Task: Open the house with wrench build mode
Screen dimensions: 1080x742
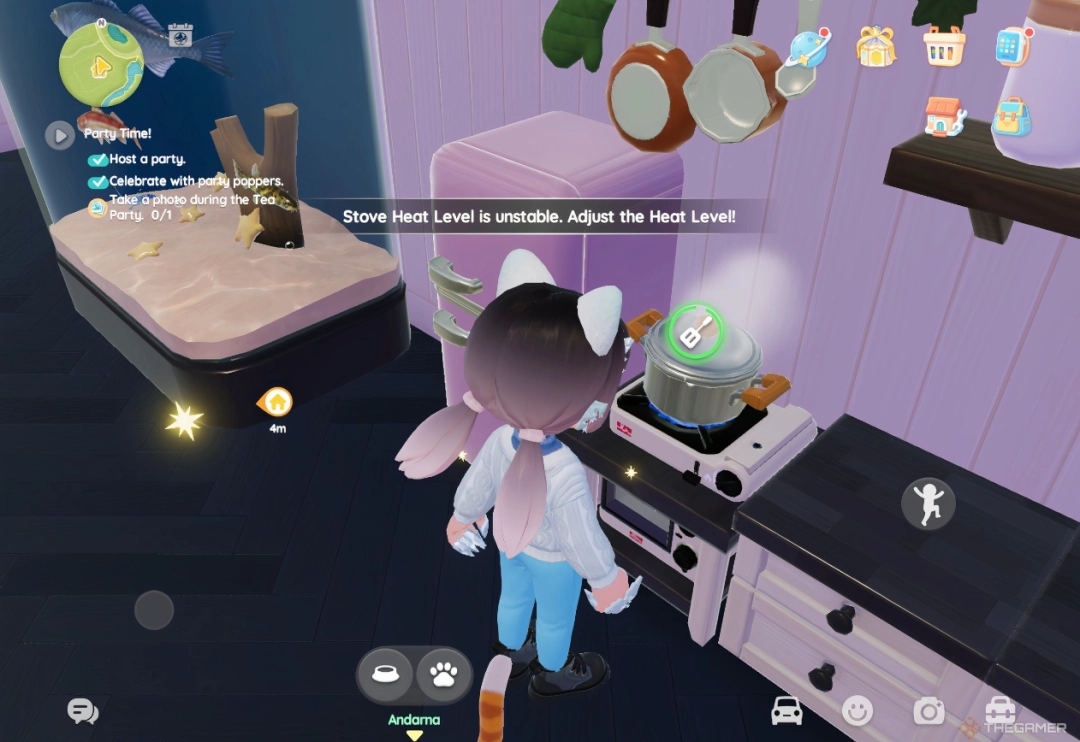Action: click(x=944, y=116)
